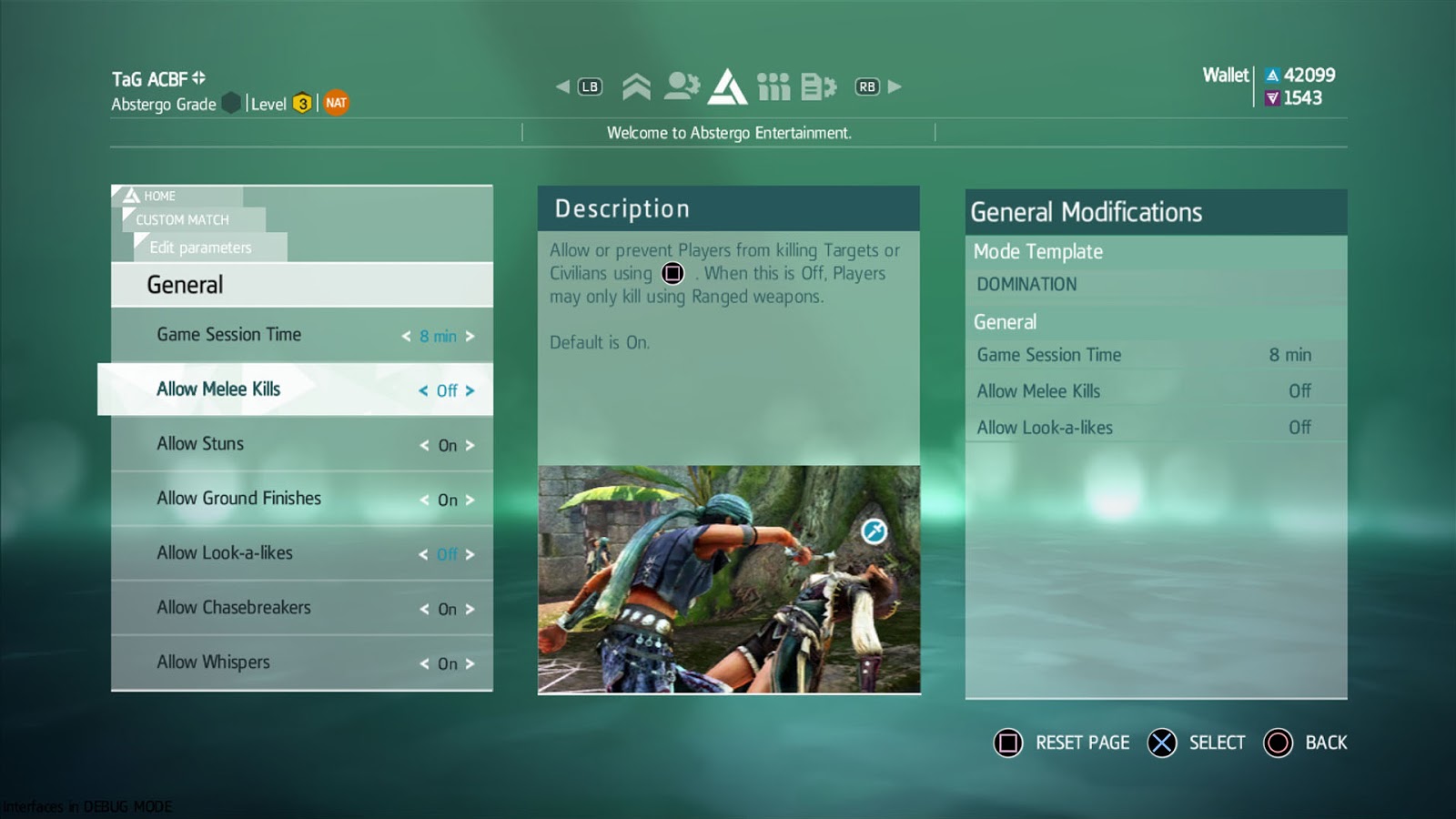Open the player profile customization icon
The width and height of the screenshot is (1456, 819).
pyautogui.click(x=682, y=85)
